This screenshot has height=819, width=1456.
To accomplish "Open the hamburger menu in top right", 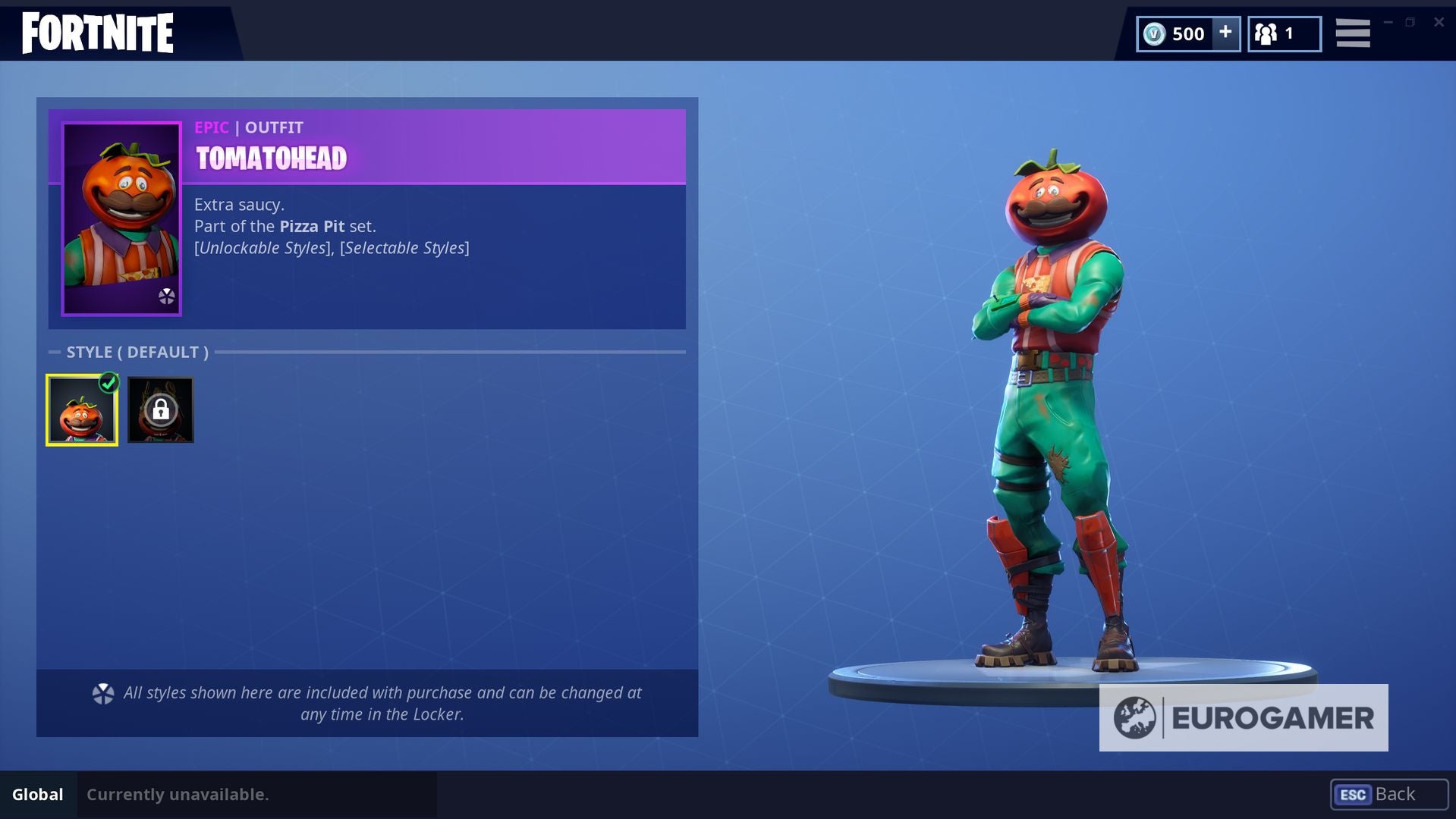I will (1353, 33).
